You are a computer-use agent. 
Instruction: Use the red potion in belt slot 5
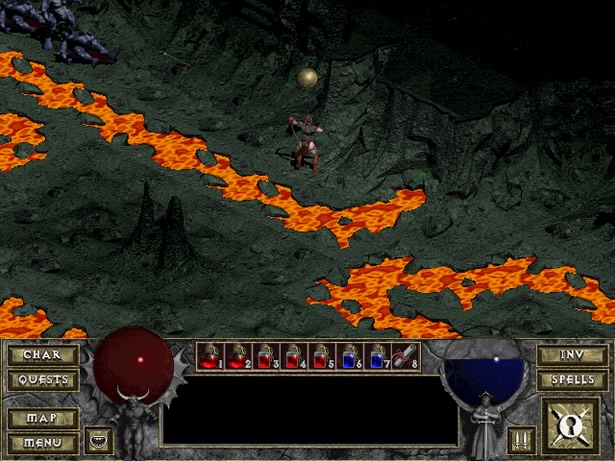tap(322, 357)
